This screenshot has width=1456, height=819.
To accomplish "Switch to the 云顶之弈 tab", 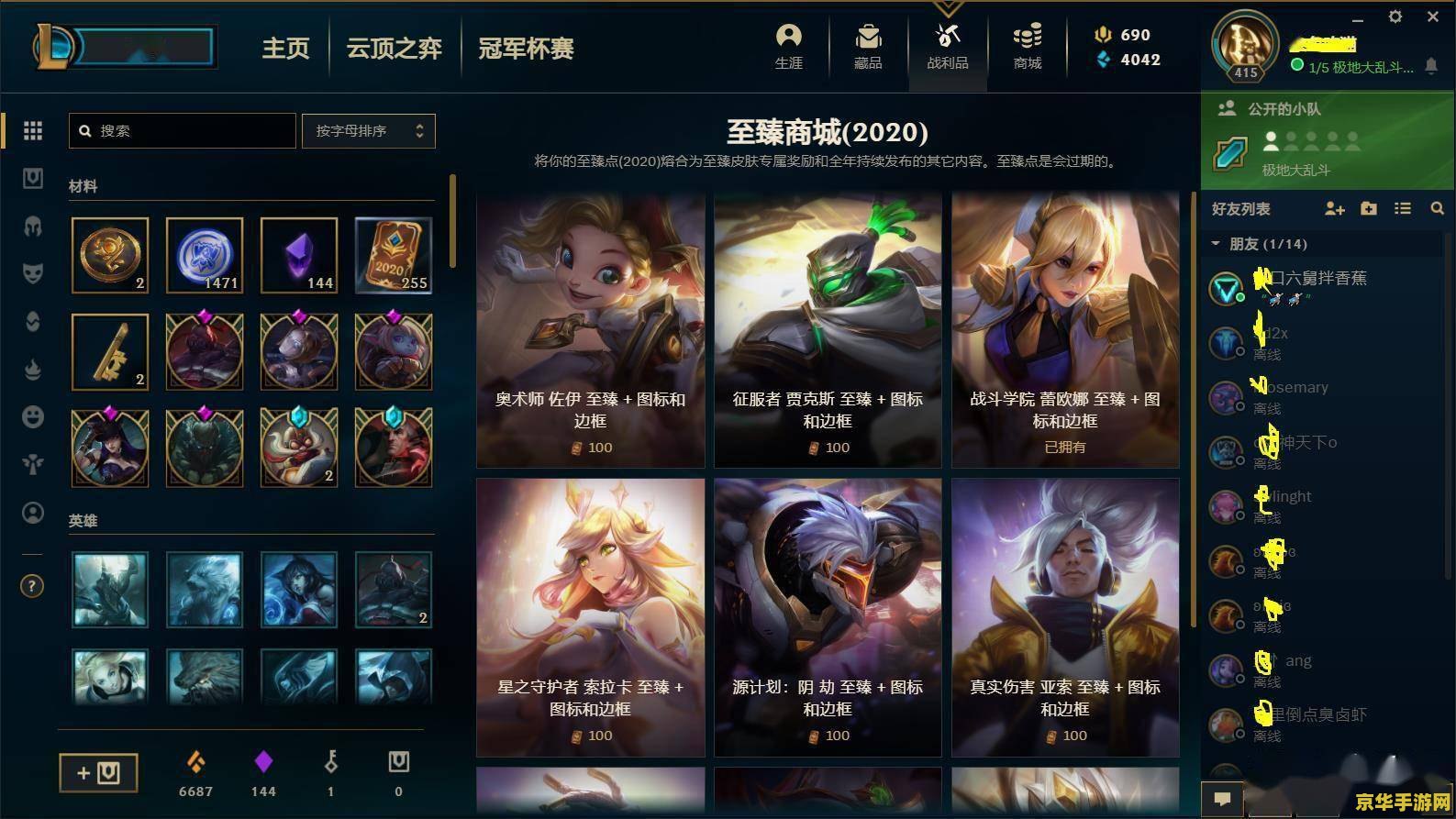I will (x=394, y=49).
